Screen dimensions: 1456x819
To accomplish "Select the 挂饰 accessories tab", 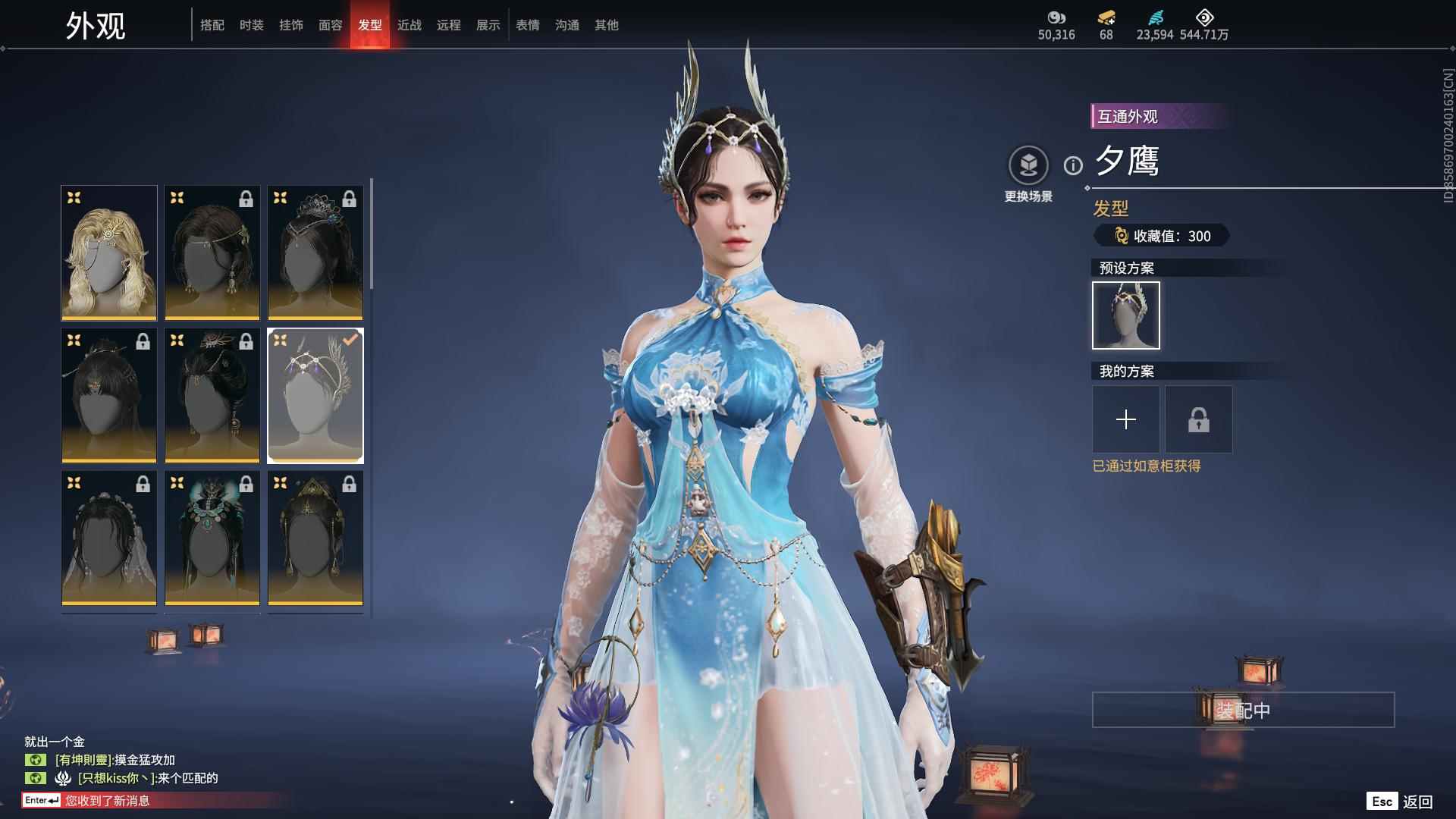I will tap(291, 25).
